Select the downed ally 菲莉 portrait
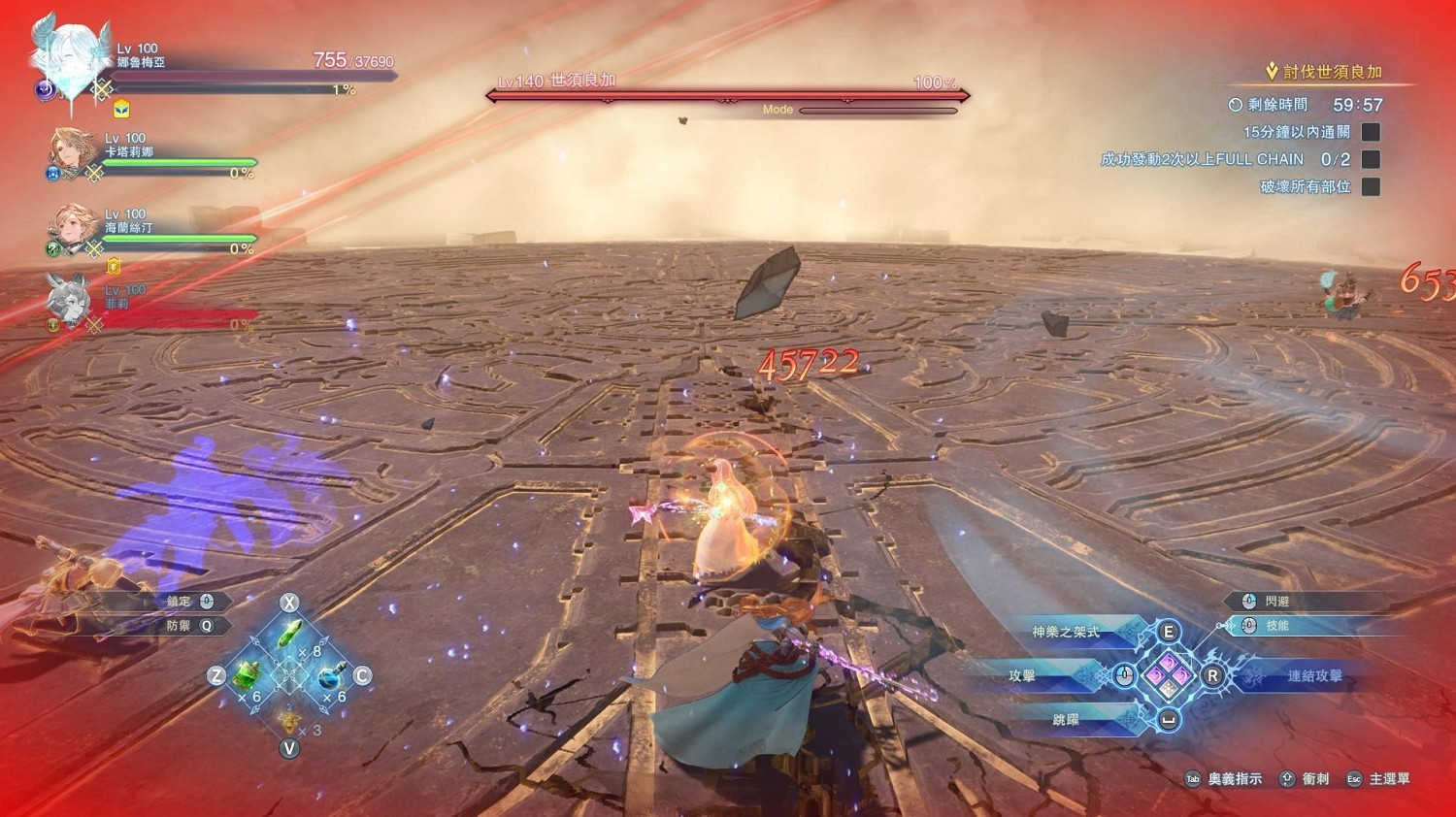 [x=70, y=301]
